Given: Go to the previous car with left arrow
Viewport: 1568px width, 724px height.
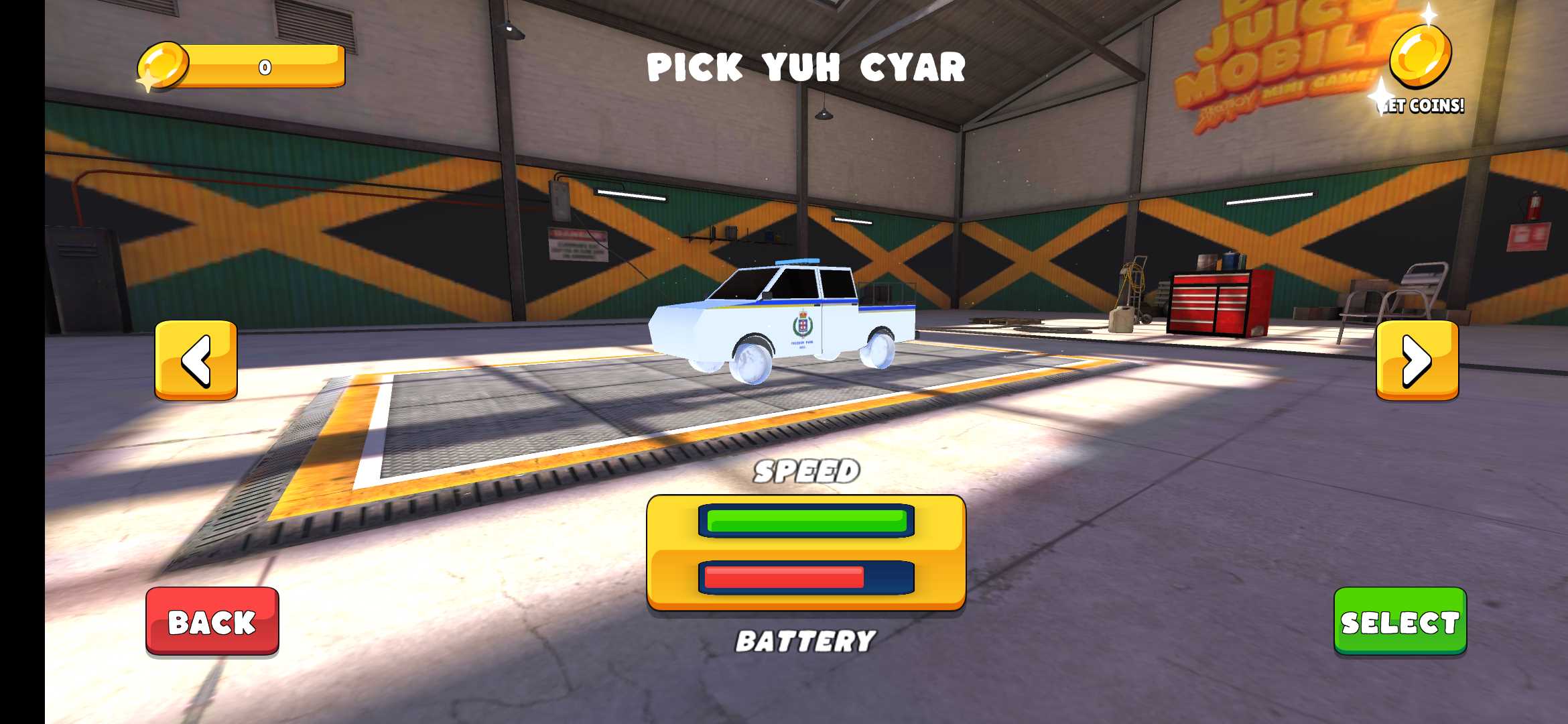Looking at the screenshot, I should (196, 361).
